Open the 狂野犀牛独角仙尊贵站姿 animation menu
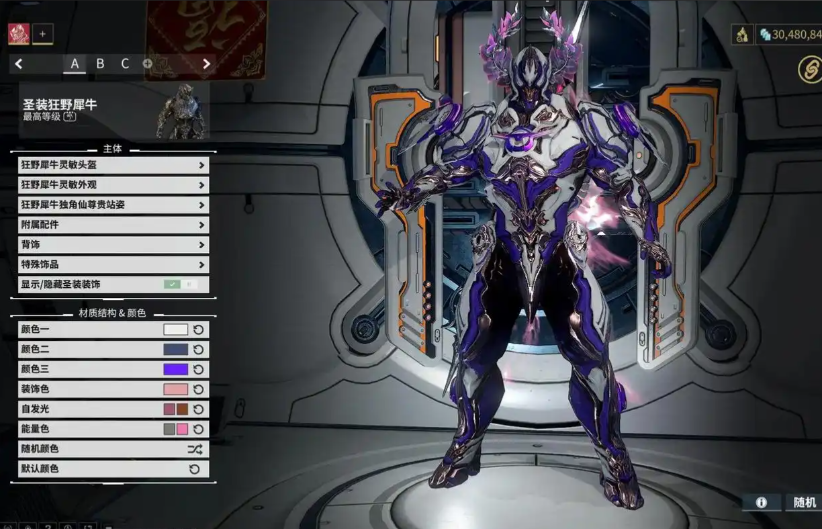Viewport: 822px width, 529px height. pos(113,205)
